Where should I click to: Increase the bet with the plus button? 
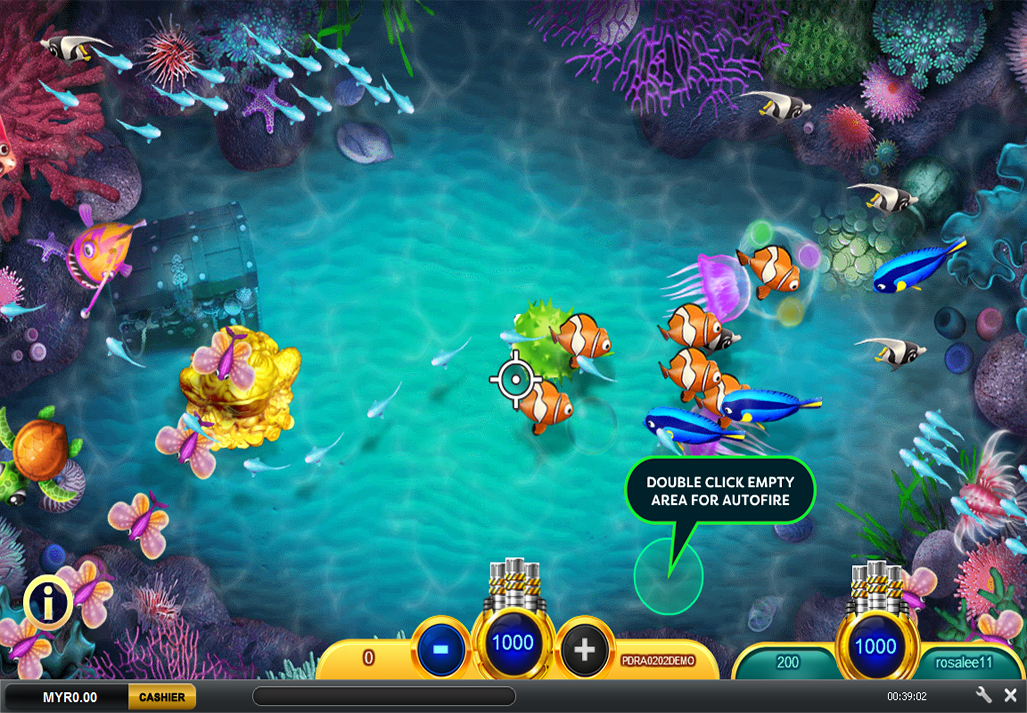(x=585, y=651)
